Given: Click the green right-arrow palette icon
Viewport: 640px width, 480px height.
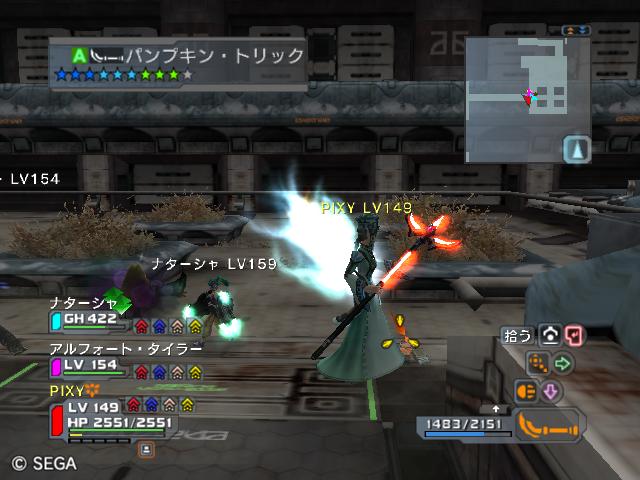Looking at the screenshot, I should click(x=563, y=363).
